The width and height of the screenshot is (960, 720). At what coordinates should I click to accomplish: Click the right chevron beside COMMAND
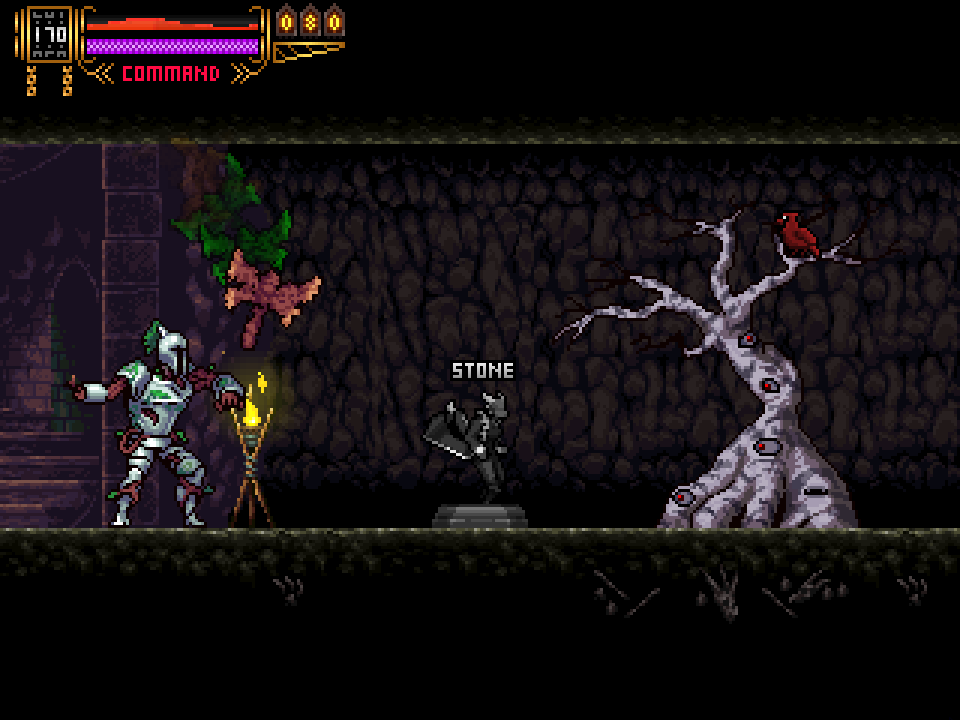(240, 73)
